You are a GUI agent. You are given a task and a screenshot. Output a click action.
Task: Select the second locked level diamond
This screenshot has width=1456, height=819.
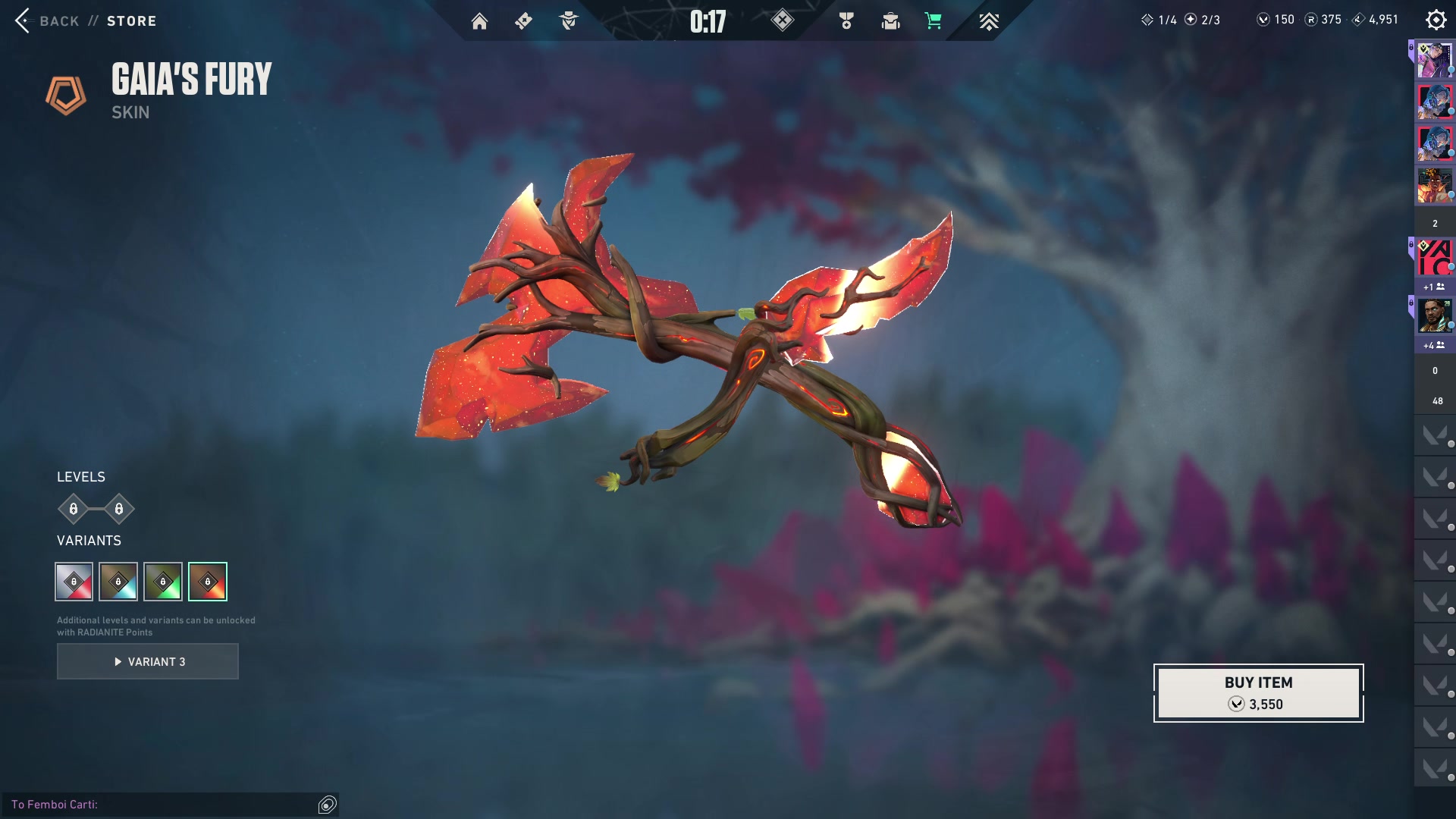click(119, 509)
